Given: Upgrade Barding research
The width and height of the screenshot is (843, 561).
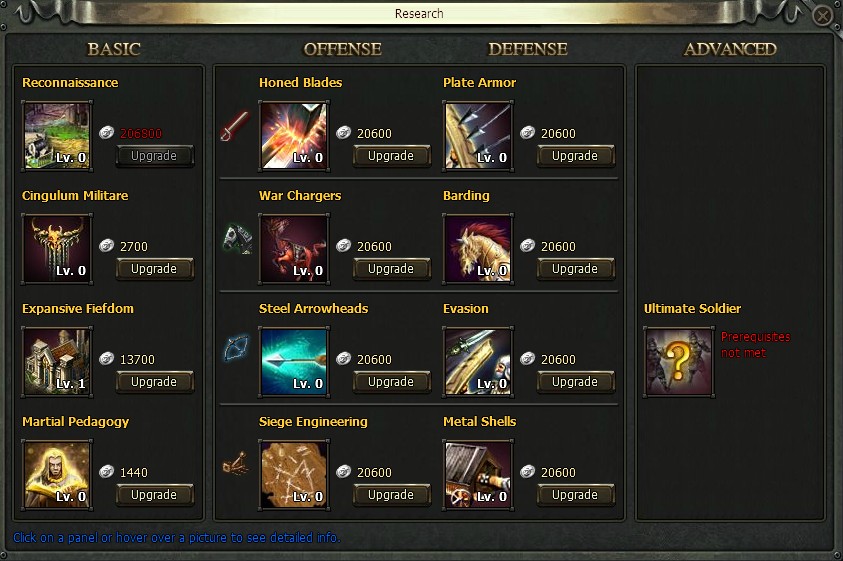Looking at the screenshot, I should point(575,269).
